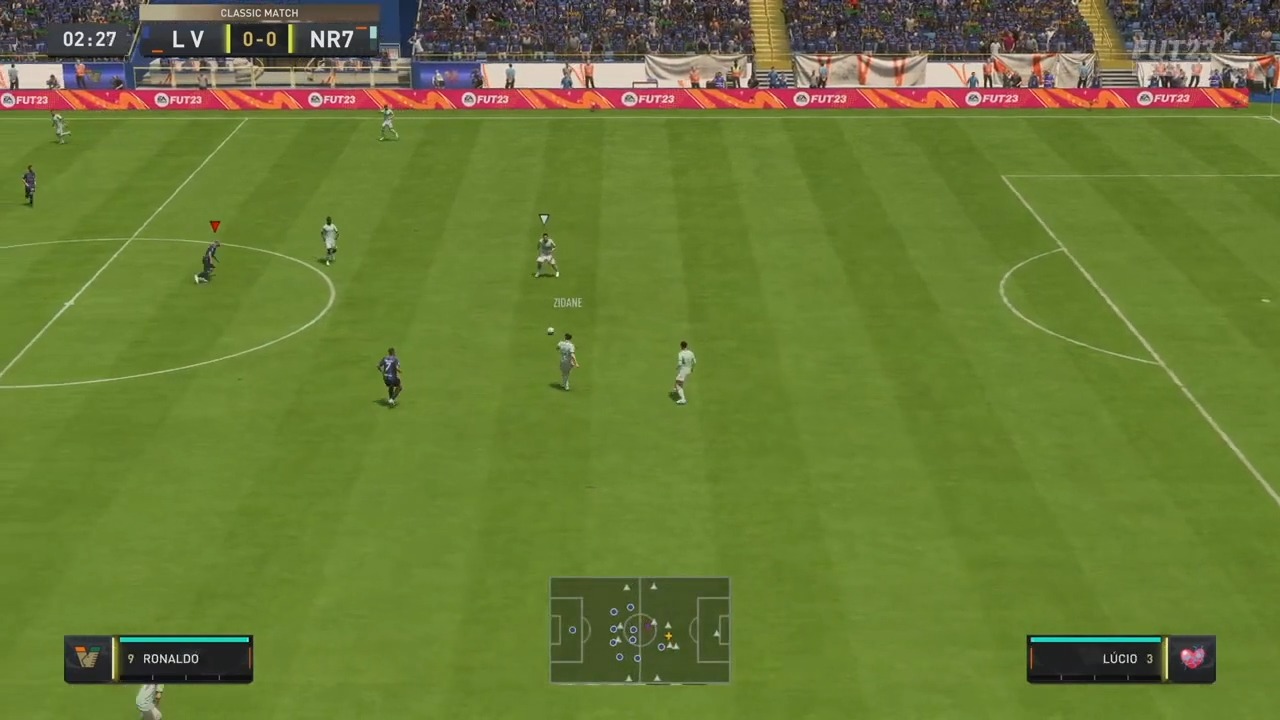This screenshot has height=720, width=1280.
Task: Select the NR7 team name on scoreboard
Action: click(x=331, y=39)
